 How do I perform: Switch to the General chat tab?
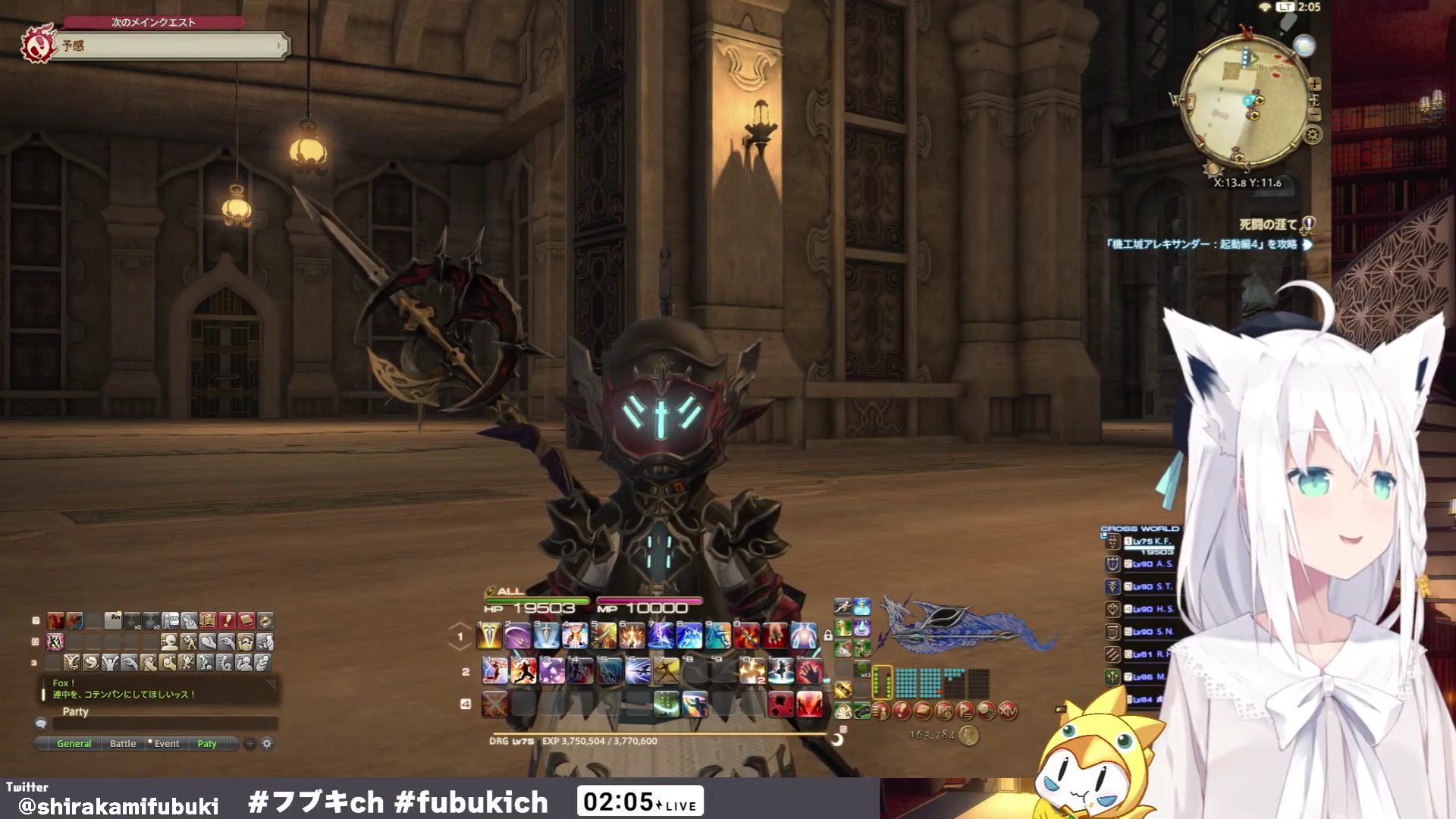[x=74, y=744]
